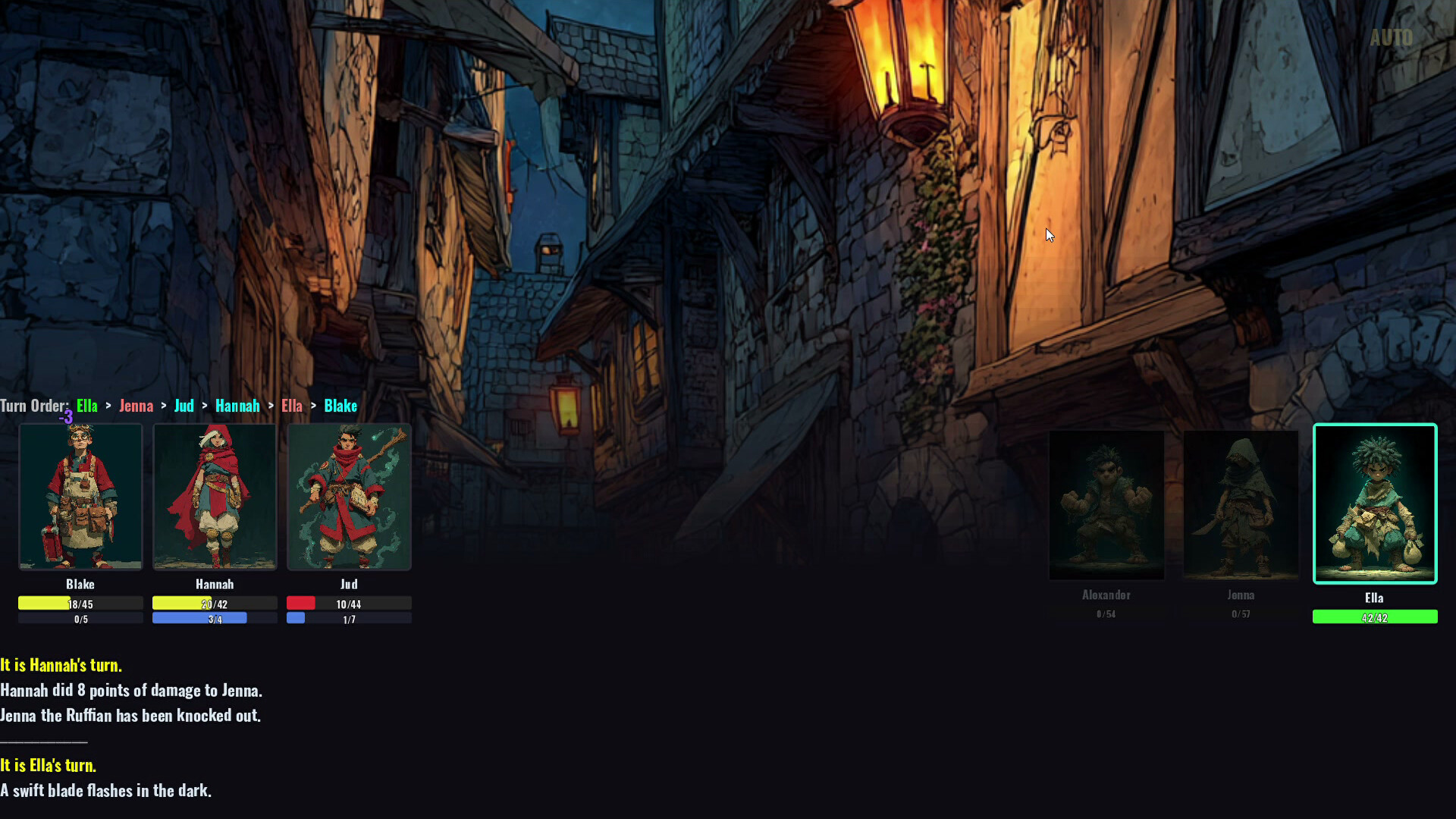Select Blake's character portrait

(x=80, y=497)
